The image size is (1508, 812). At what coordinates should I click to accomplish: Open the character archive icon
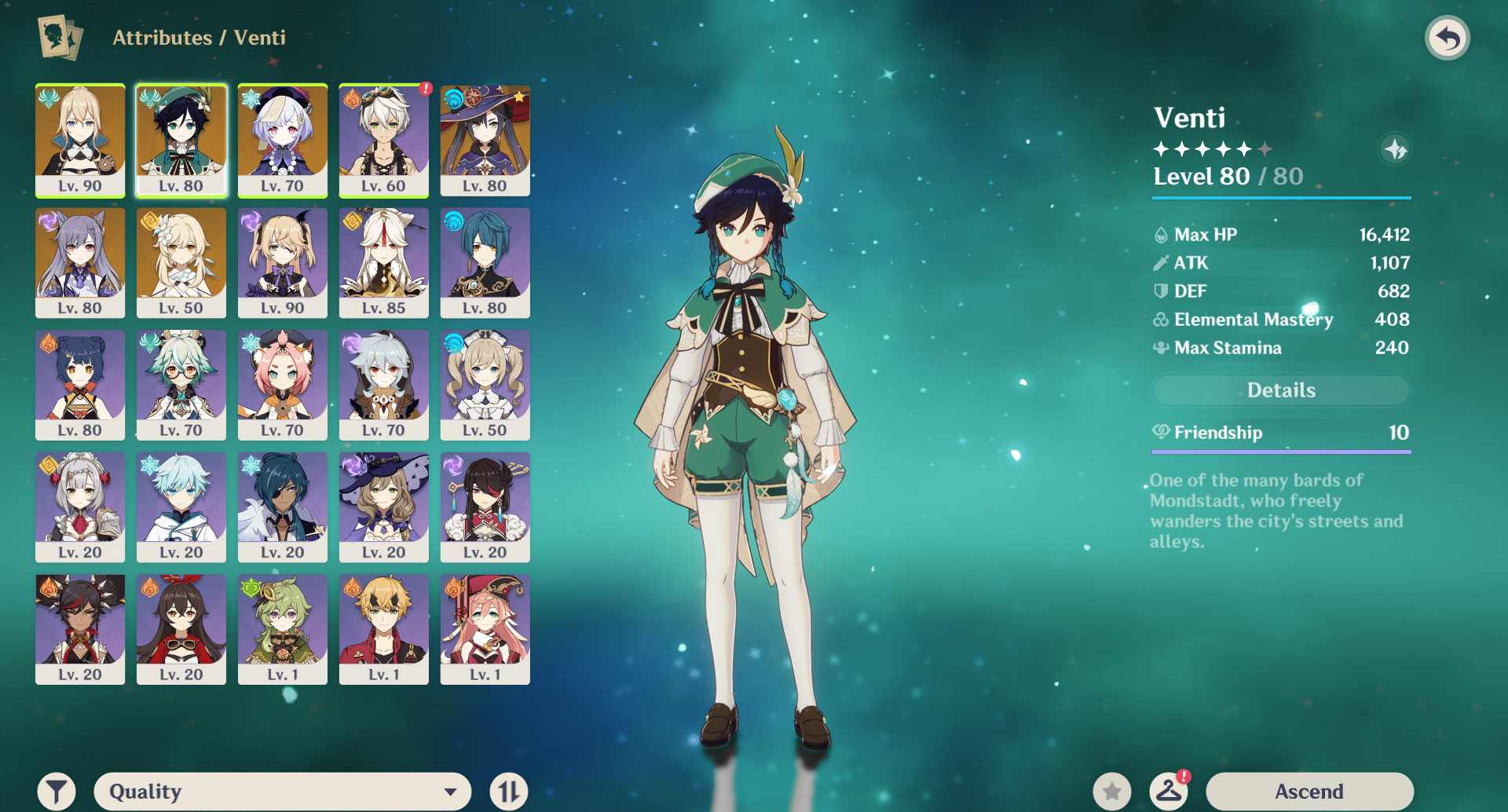point(60,37)
